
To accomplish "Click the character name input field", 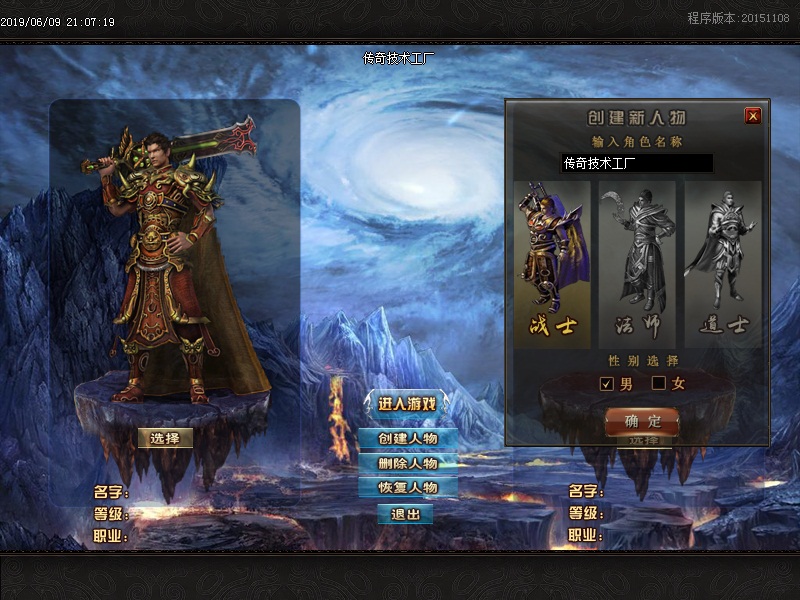I will click(636, 163).
